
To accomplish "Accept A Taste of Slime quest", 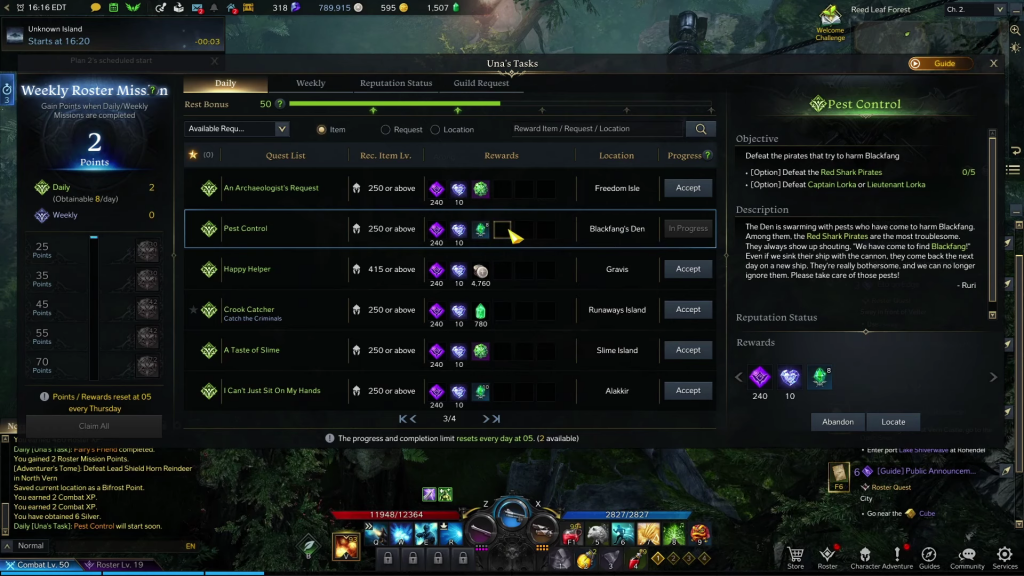I will coord(688,350).
